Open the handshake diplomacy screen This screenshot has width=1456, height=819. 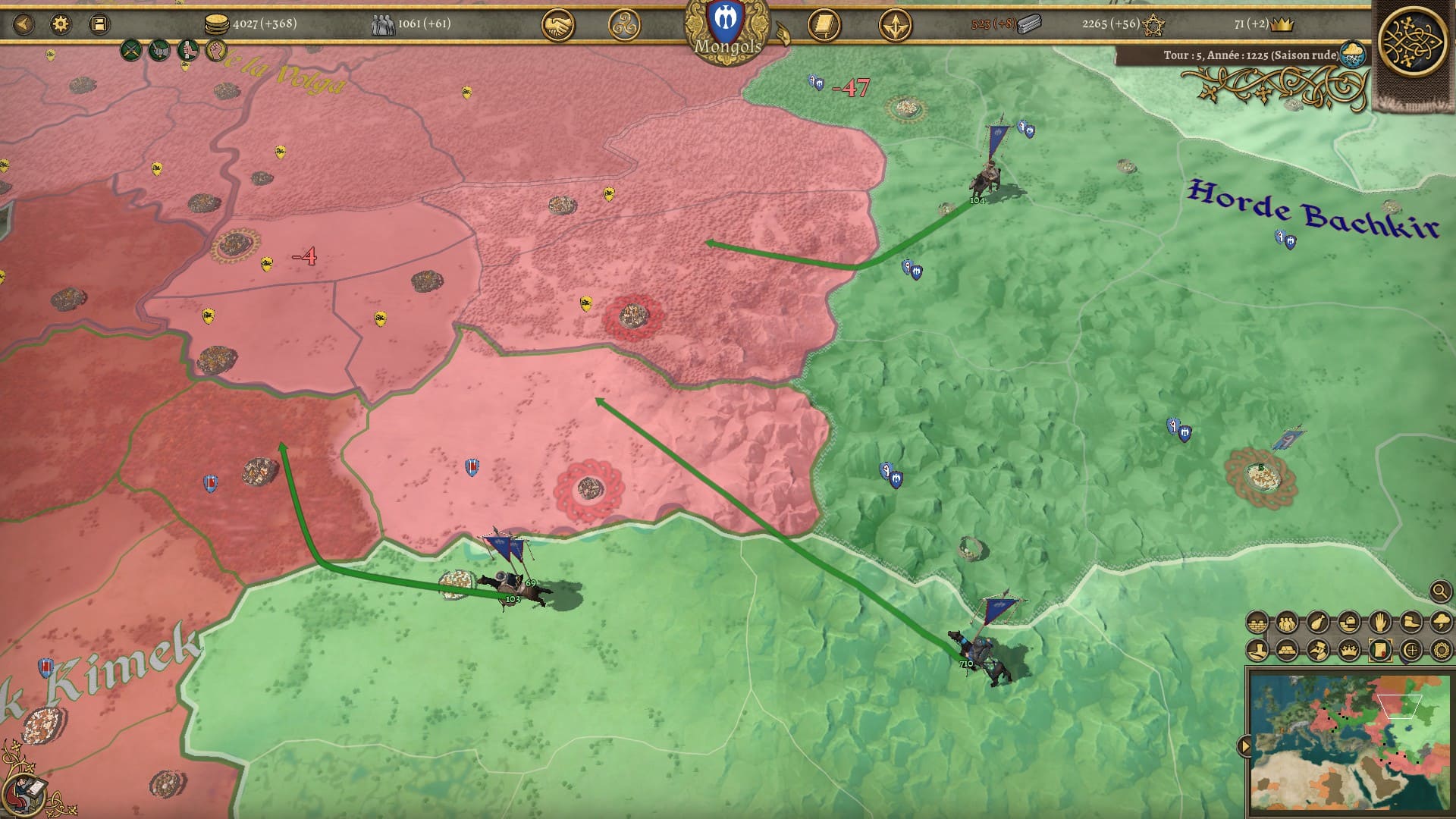[557, 27]
